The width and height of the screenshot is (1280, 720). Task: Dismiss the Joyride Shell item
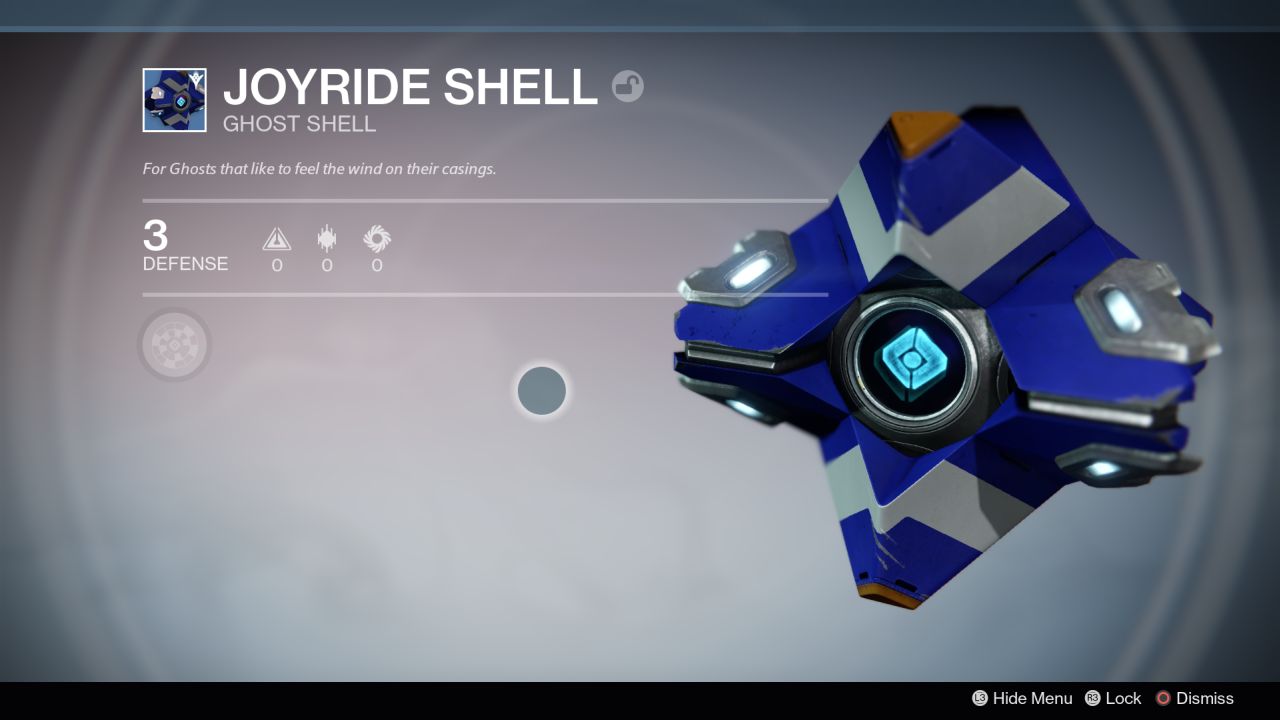coord(1205,698)
